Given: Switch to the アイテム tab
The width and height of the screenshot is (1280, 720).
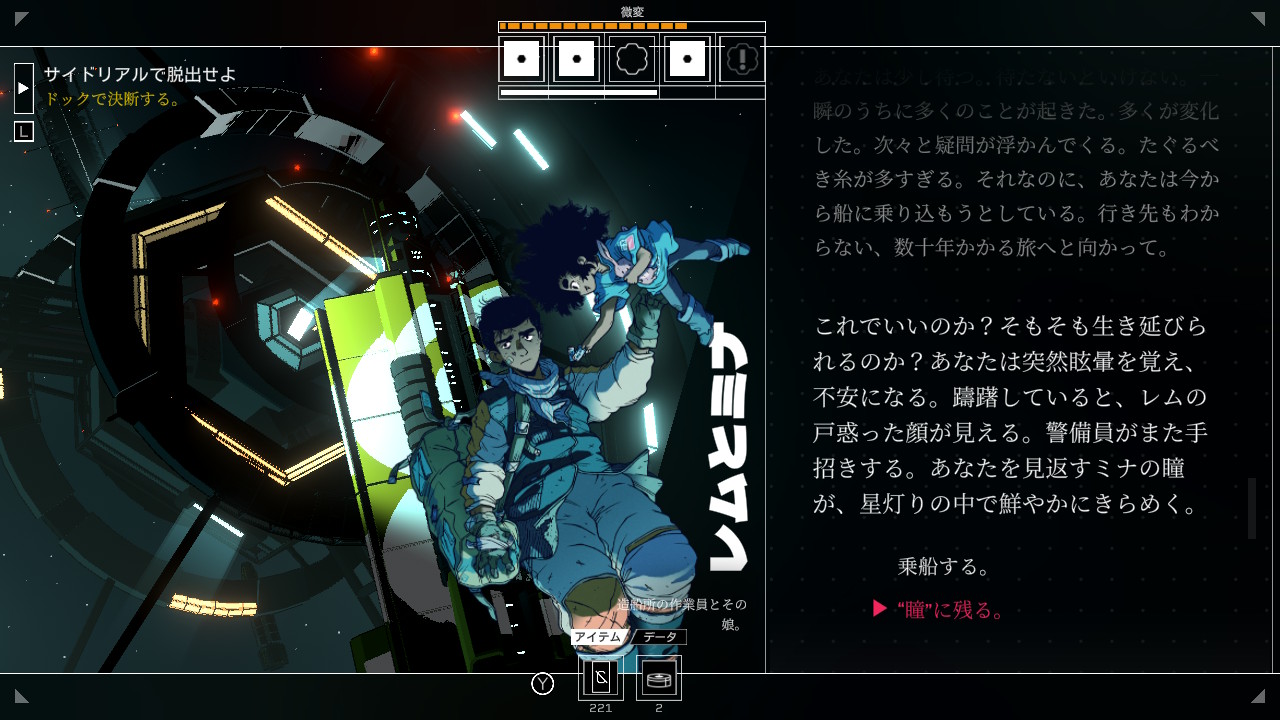Looking at the screenshot, I should pyautogui.click(x=598, y=637).
